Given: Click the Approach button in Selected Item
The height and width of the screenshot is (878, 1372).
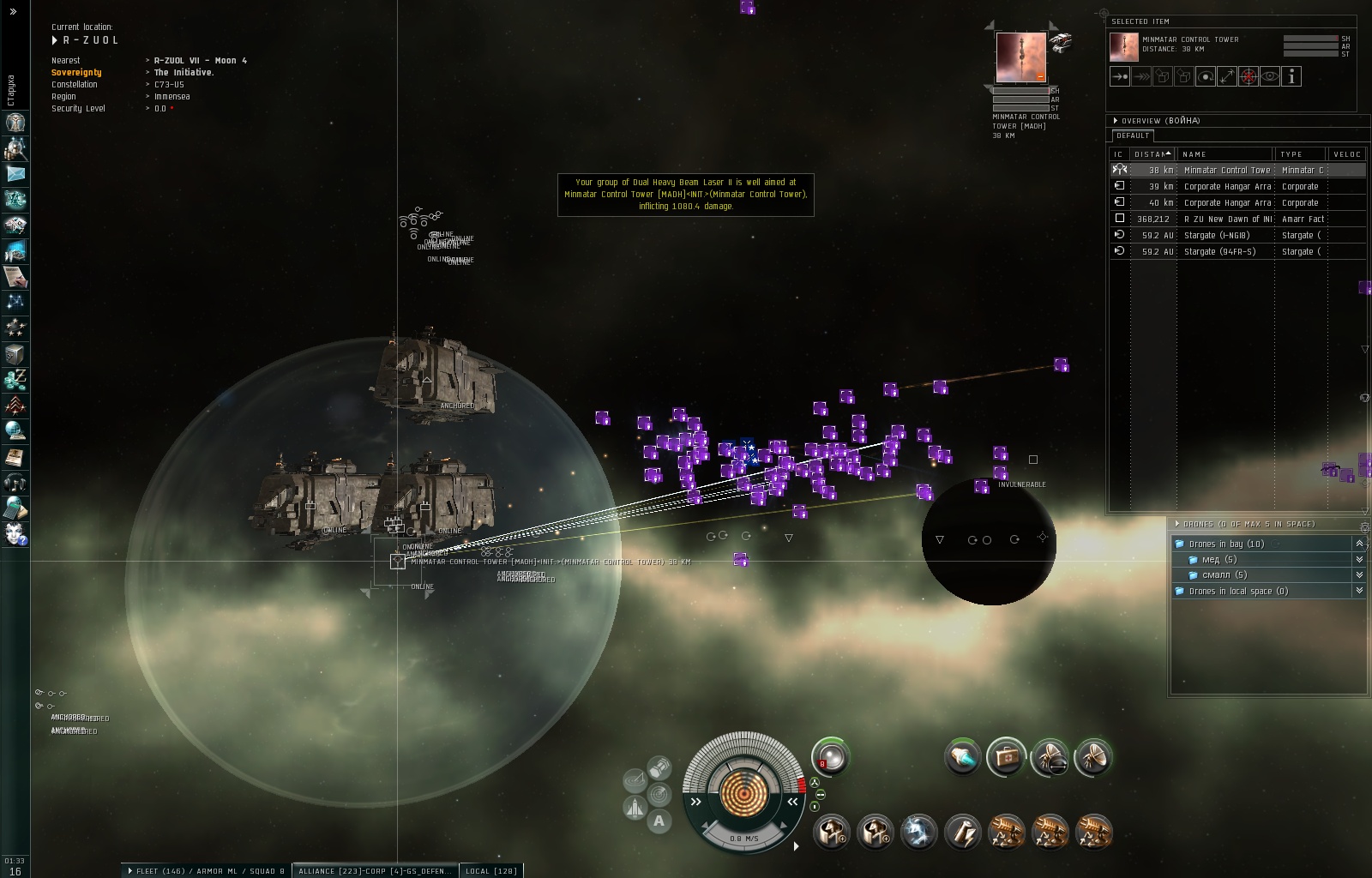Looking at the screenshot, I should pyautogui.click(x=1120, y=76).
